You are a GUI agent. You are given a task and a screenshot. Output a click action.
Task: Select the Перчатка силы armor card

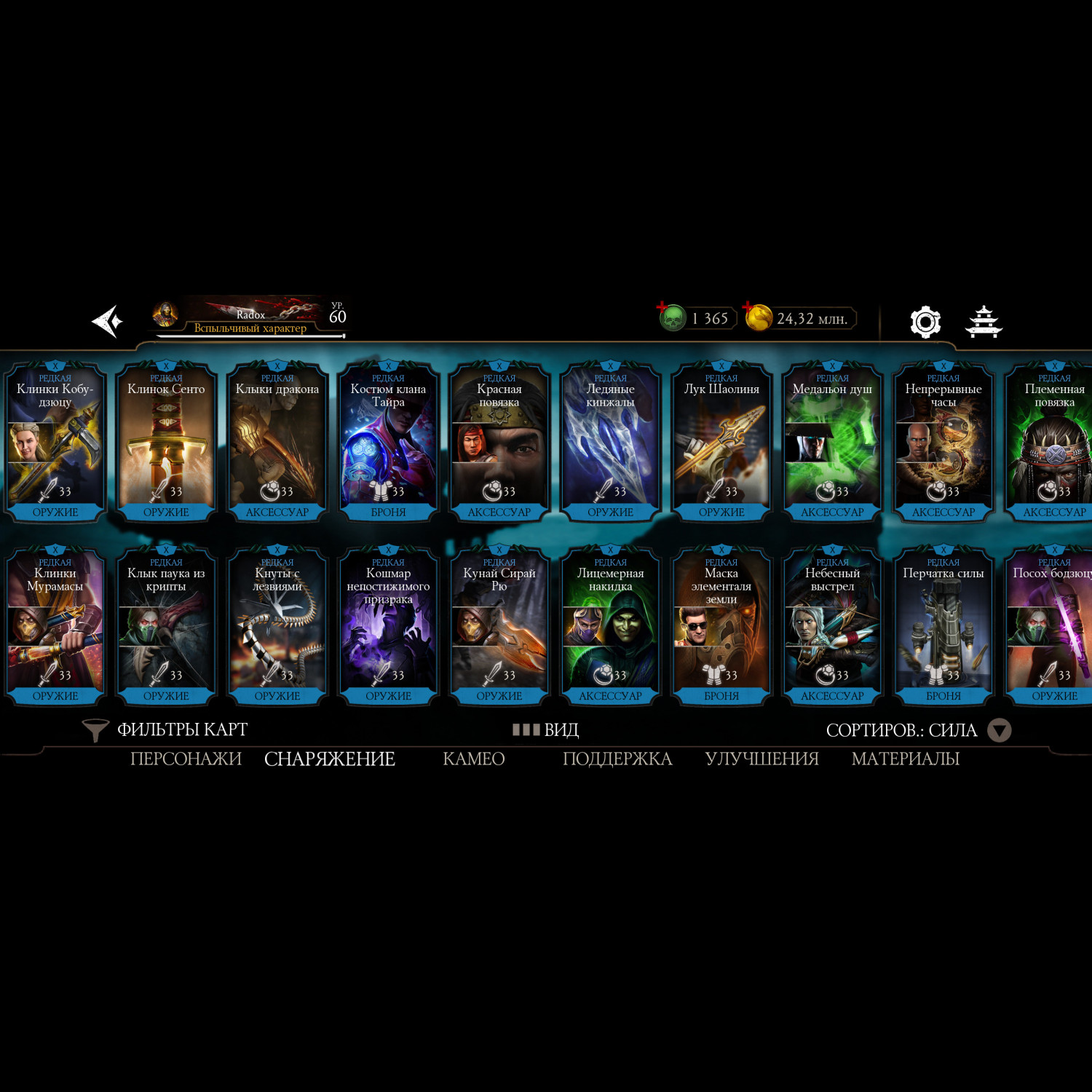pos(943,626)
